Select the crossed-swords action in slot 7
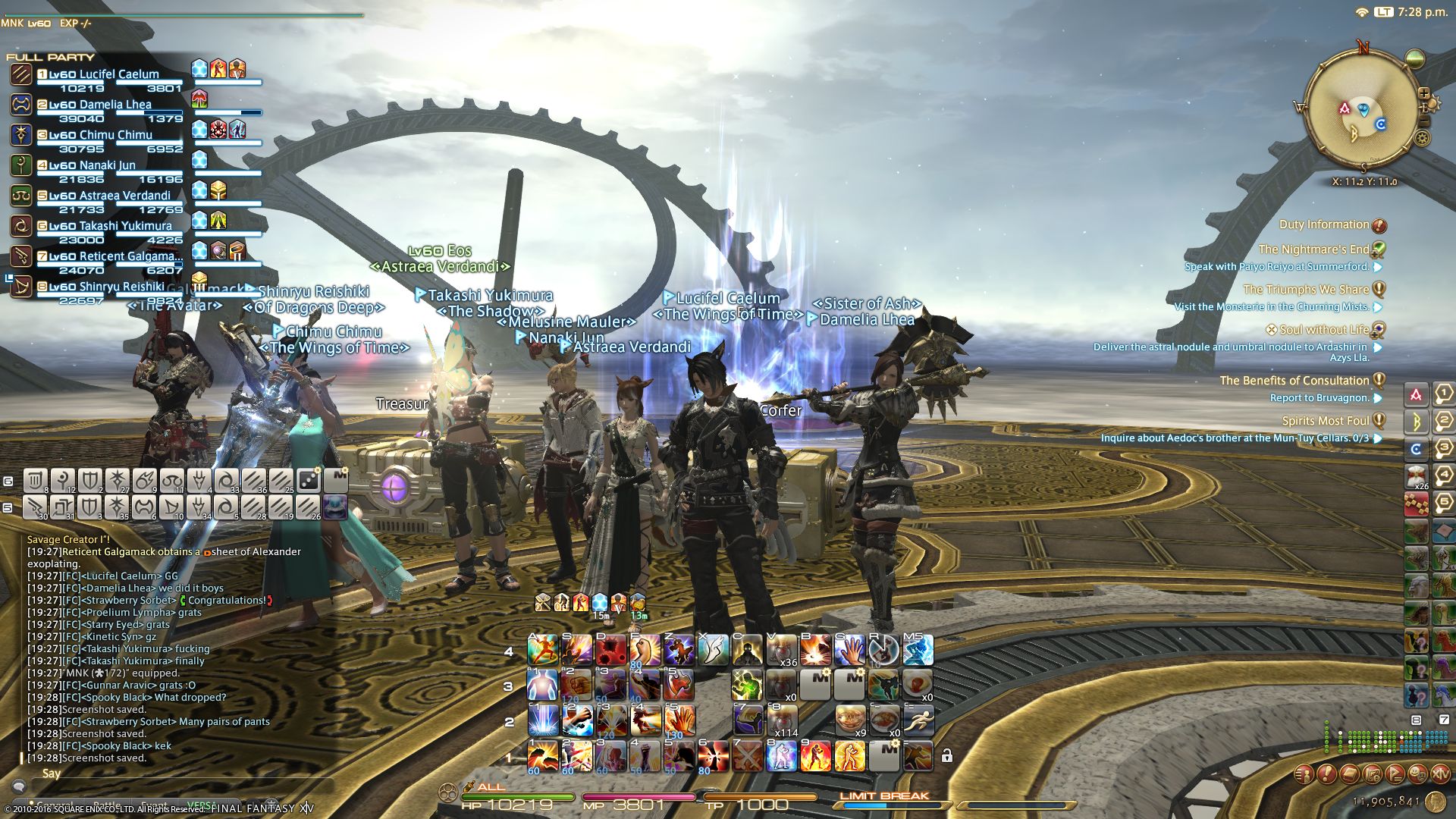Screen dimensions: 1456x819 (x=748, y=755)
